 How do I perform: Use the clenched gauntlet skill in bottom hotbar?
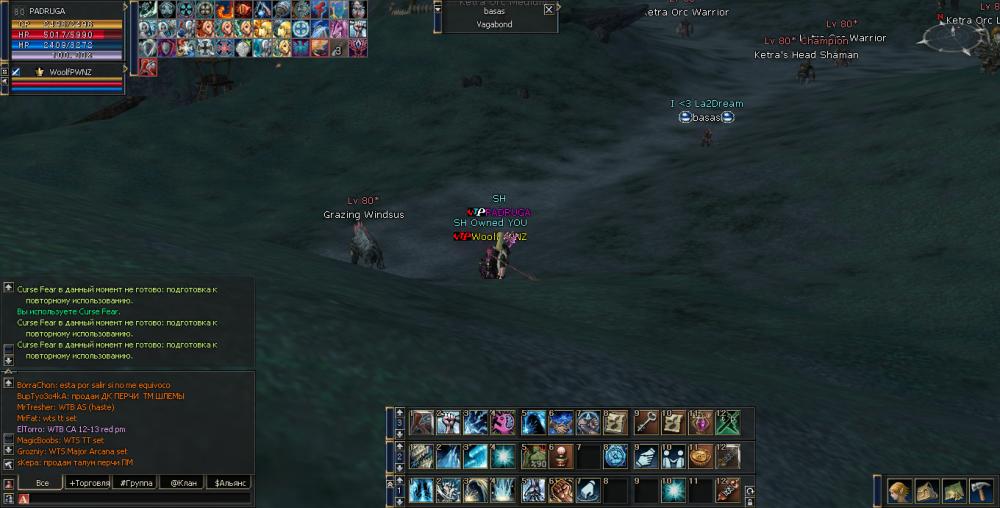(561, 490)
